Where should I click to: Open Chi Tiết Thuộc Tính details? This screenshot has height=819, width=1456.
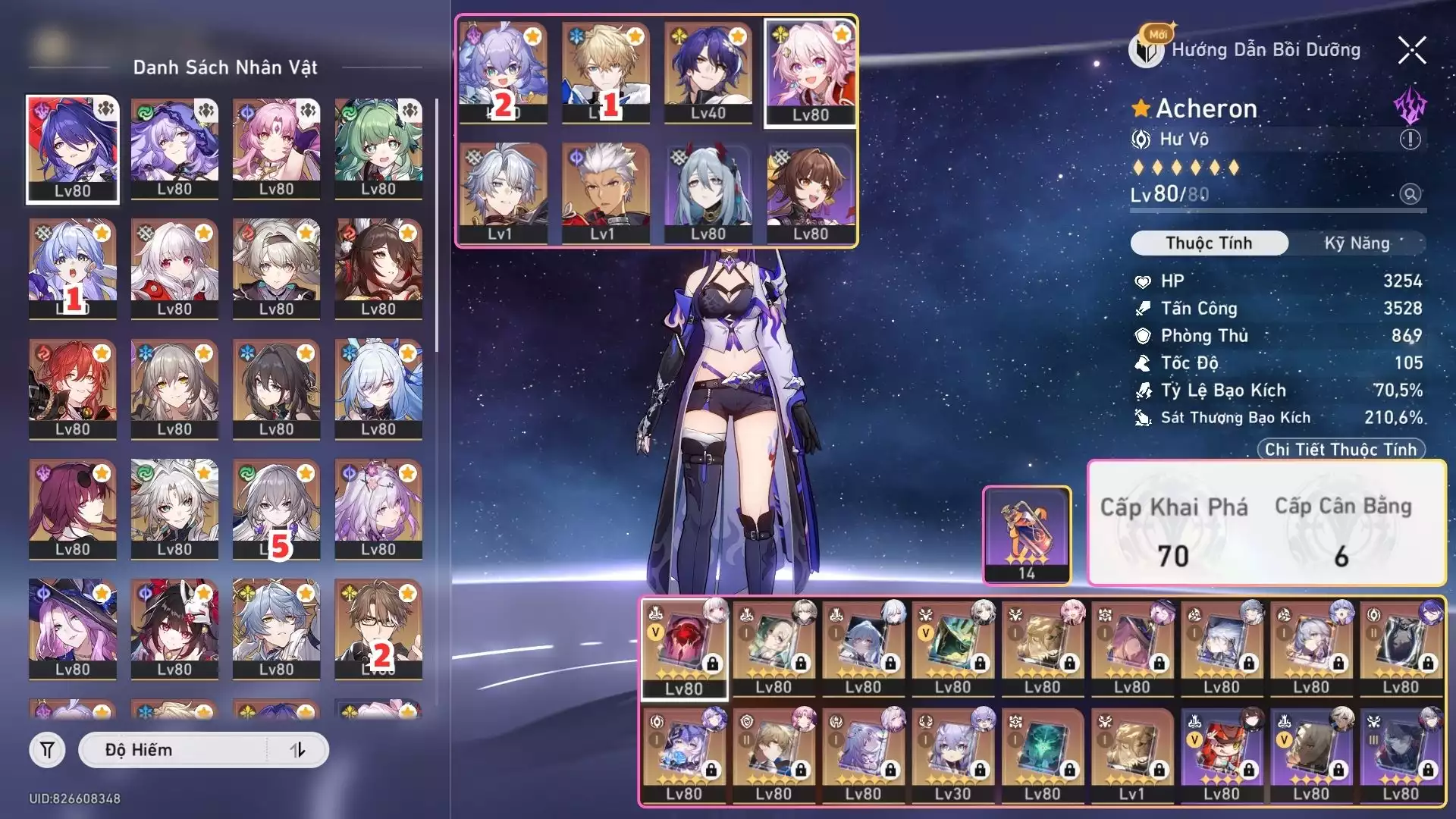1341,449
